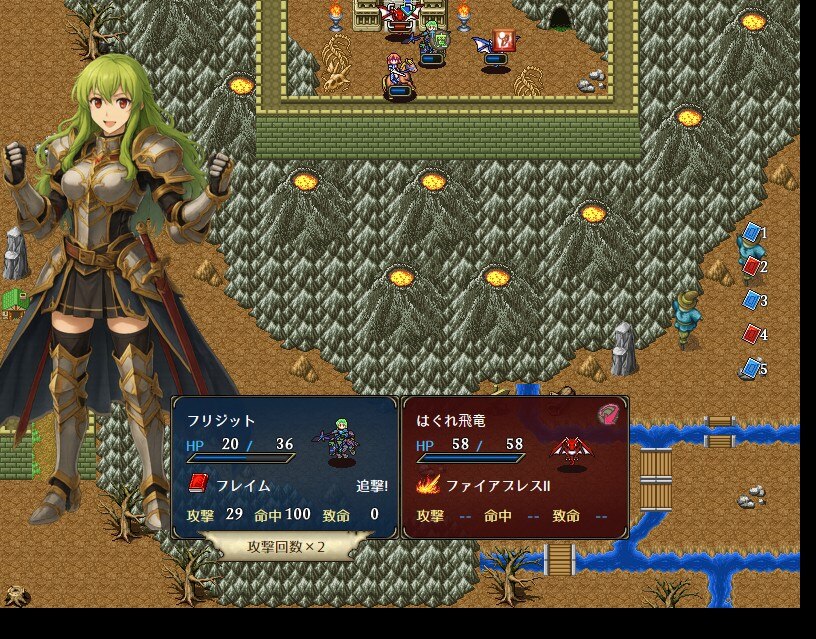The width and height of the screenshot is (816, 639).
Task: Pick the blue card numbered 5
Action: click(752, 368)
